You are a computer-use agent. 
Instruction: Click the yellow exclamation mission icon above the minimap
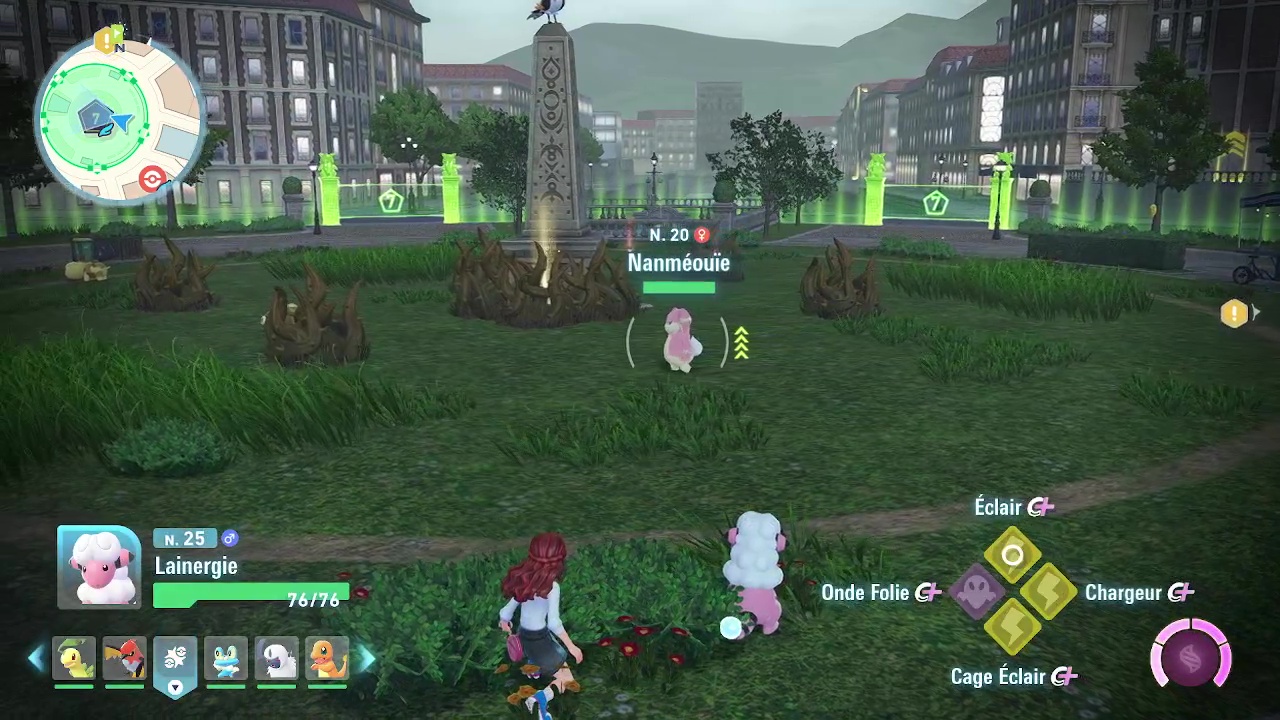107,40
